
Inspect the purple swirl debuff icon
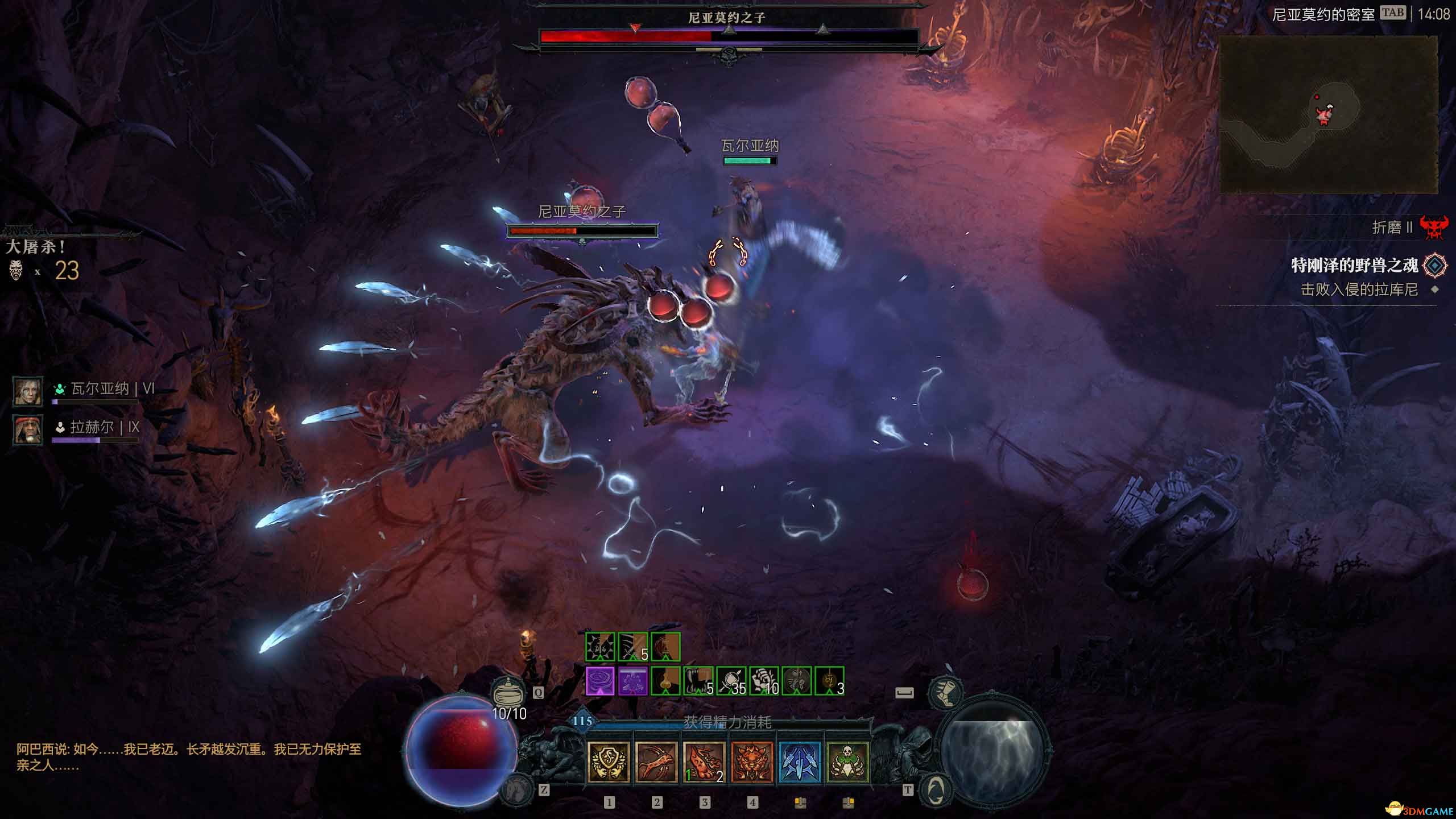point(600,681)
